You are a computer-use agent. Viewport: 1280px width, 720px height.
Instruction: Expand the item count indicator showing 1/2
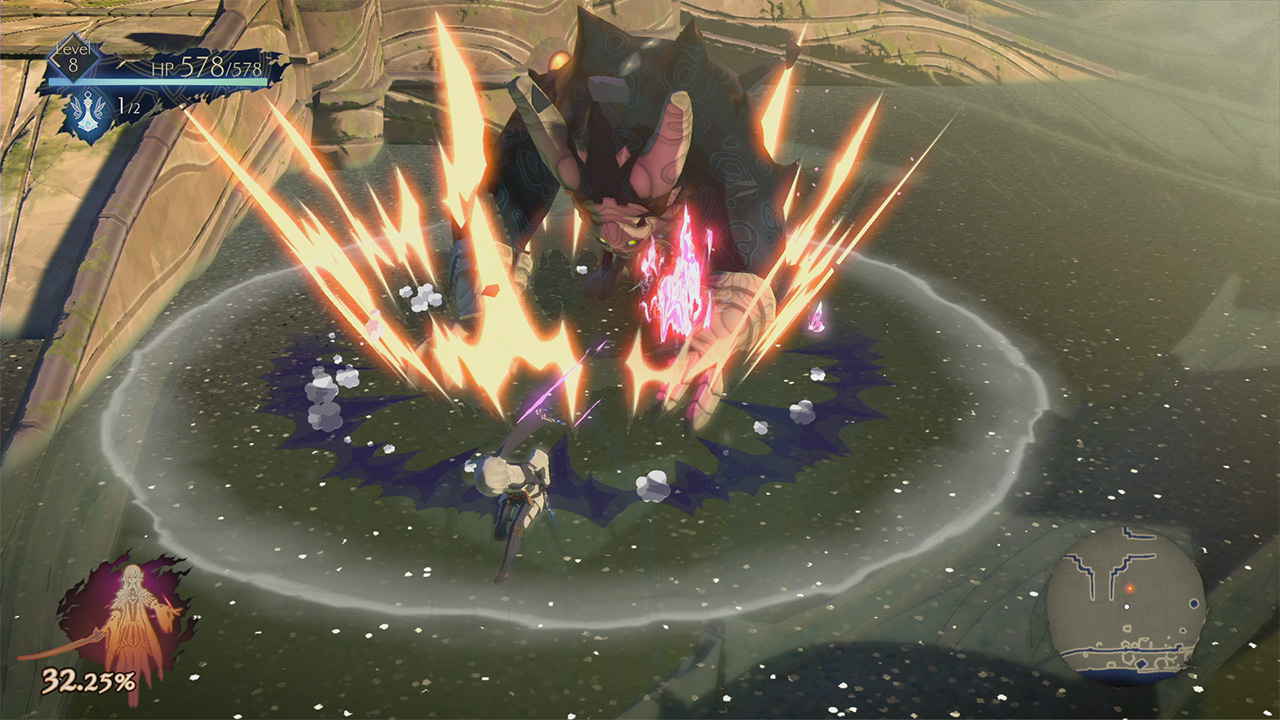pyautogui.click(x=128, y=105)
